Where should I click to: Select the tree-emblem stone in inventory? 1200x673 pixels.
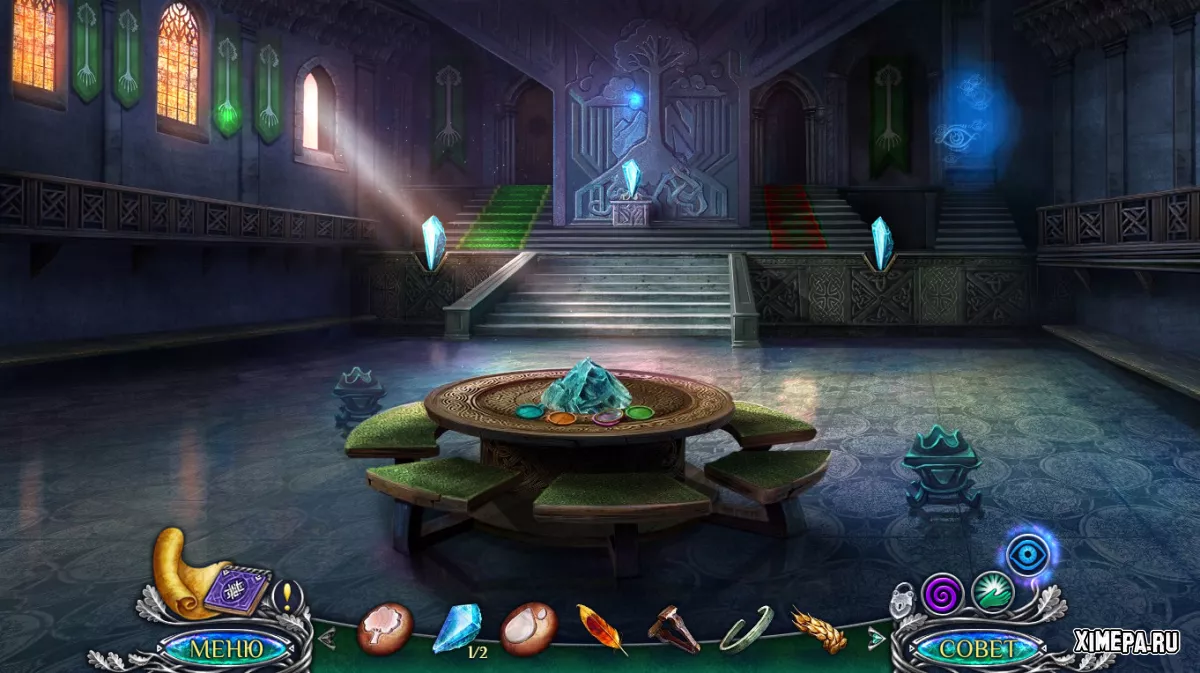(385, 628)
